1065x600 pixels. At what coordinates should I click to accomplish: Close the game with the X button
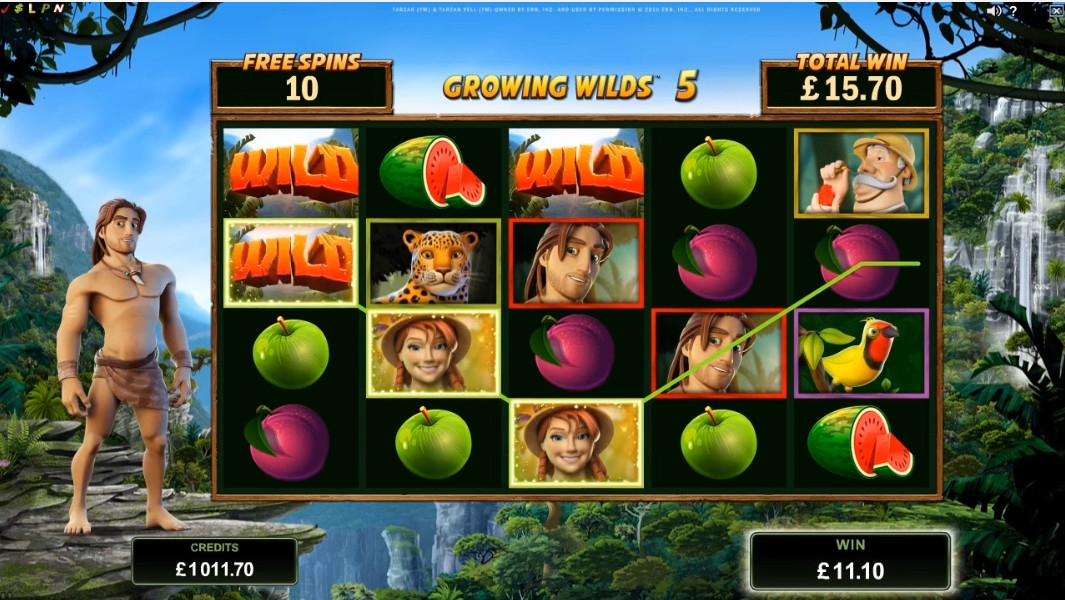pyautogui.click(x=1056, y=11)
